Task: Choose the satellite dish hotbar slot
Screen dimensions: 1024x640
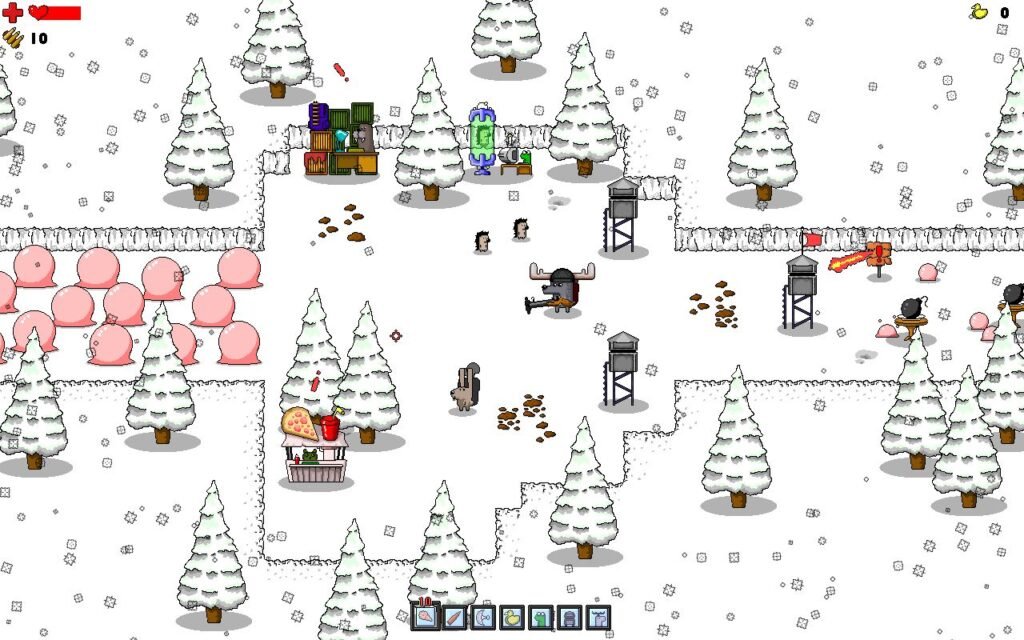Action: pyautogui.click(x=483, y=617)
